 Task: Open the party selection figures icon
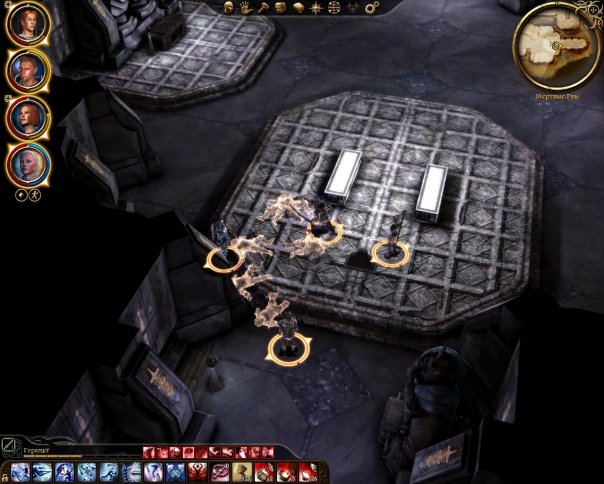351,8
